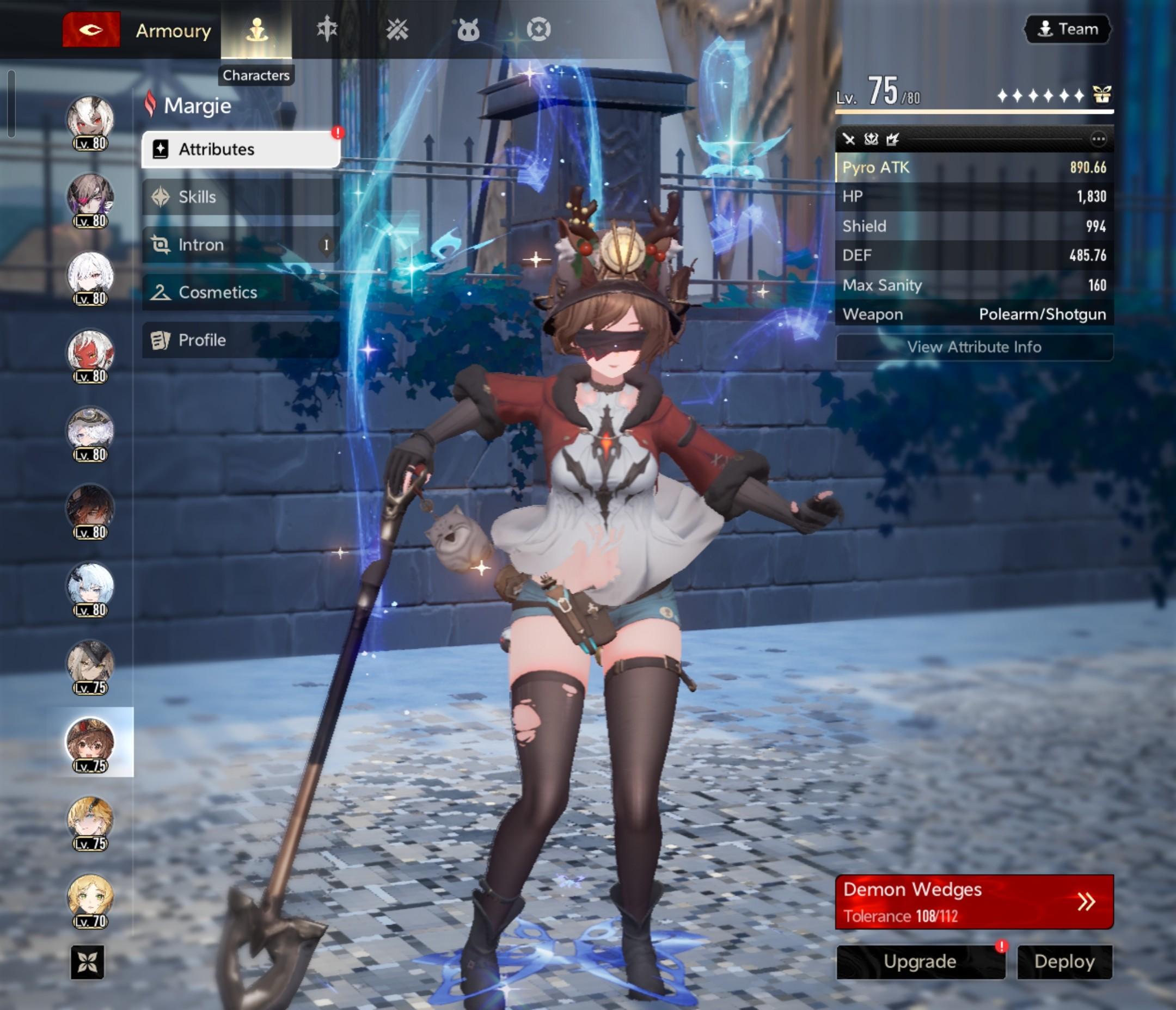
Task: Open the cat-face icon tab
Action: [468, 29]
